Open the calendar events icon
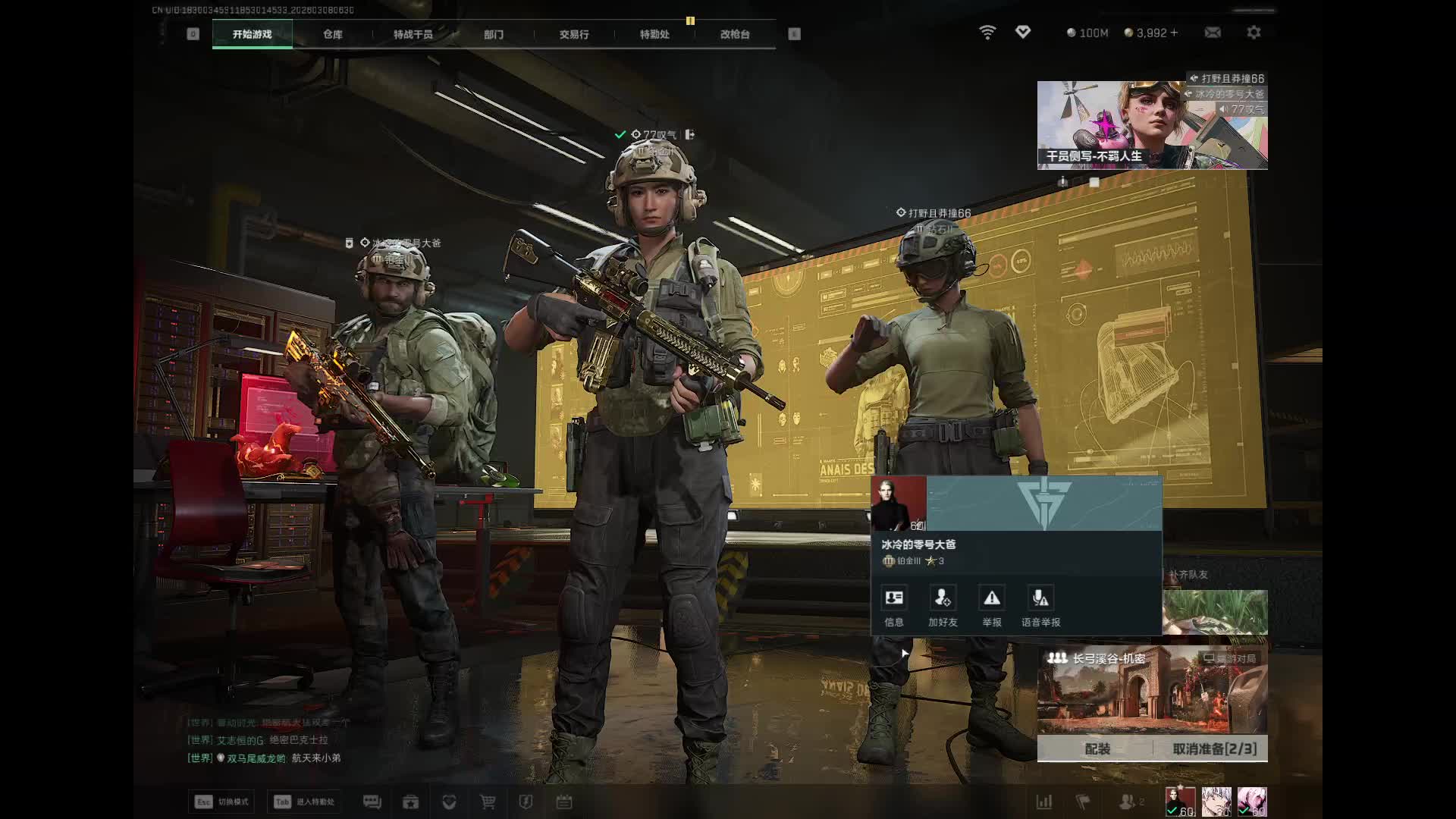Viewport: 1456px width, 819px height. click(x=564, y=802)
